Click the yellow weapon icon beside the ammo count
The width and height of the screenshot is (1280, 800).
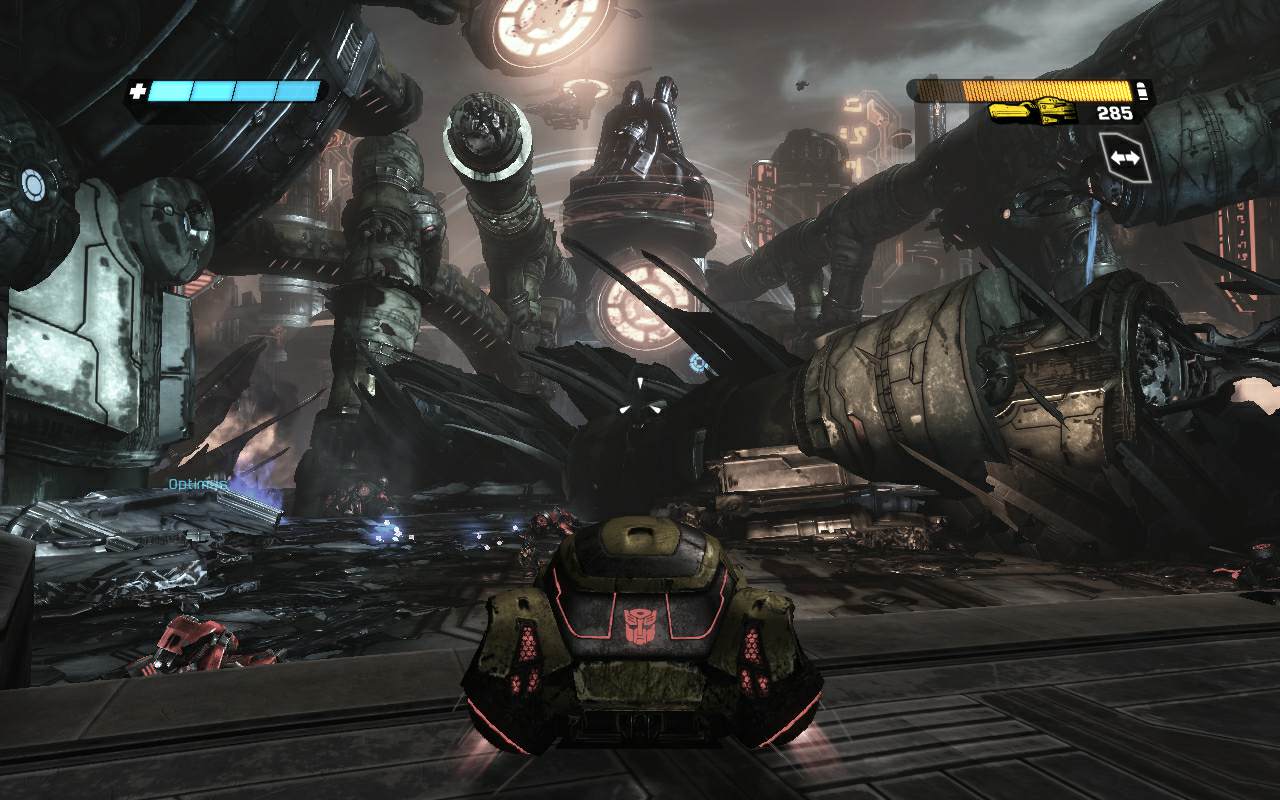(x=1033, y=112)
